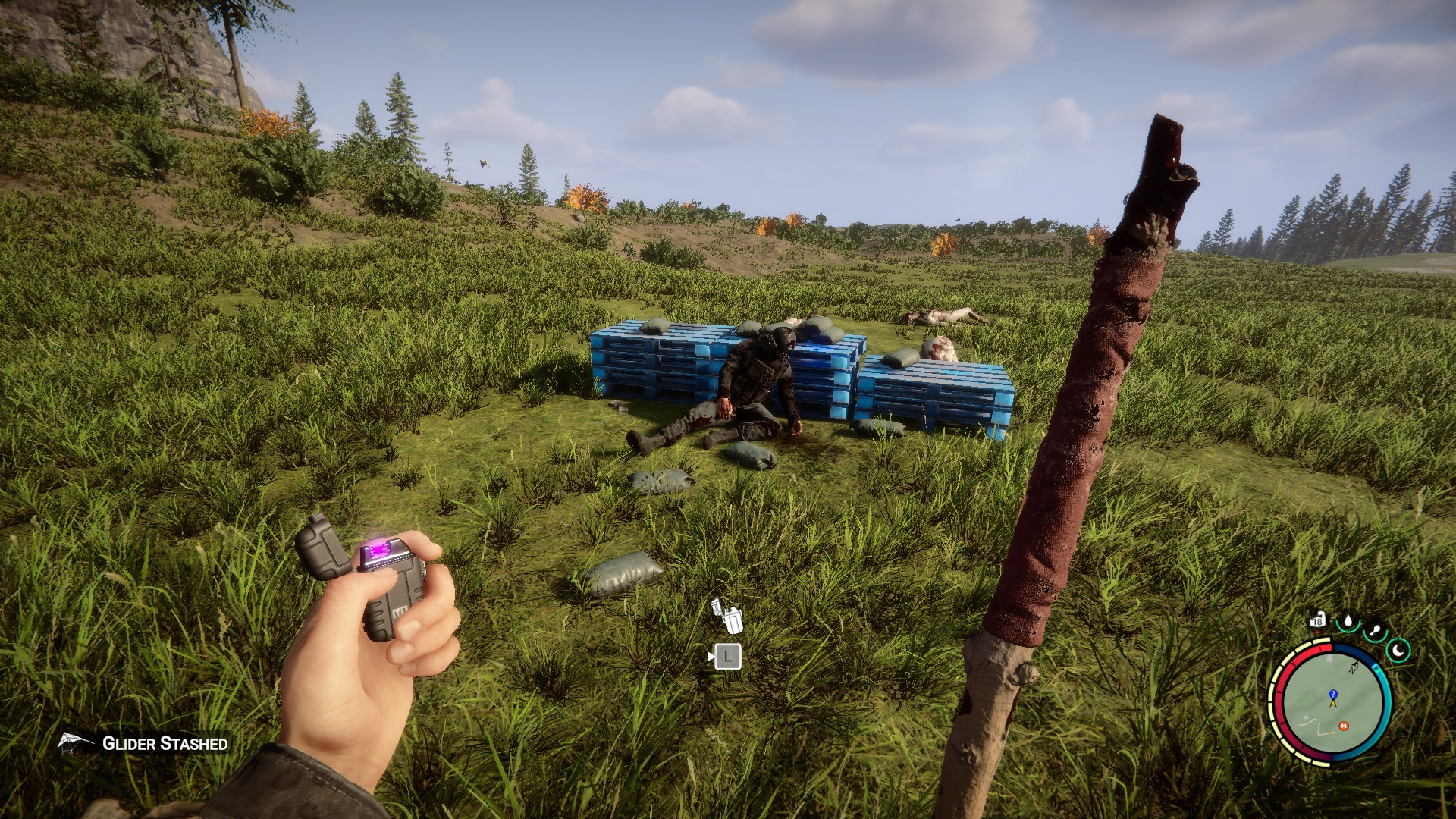Click the orange M marker on minimap

click(1344, 726)
